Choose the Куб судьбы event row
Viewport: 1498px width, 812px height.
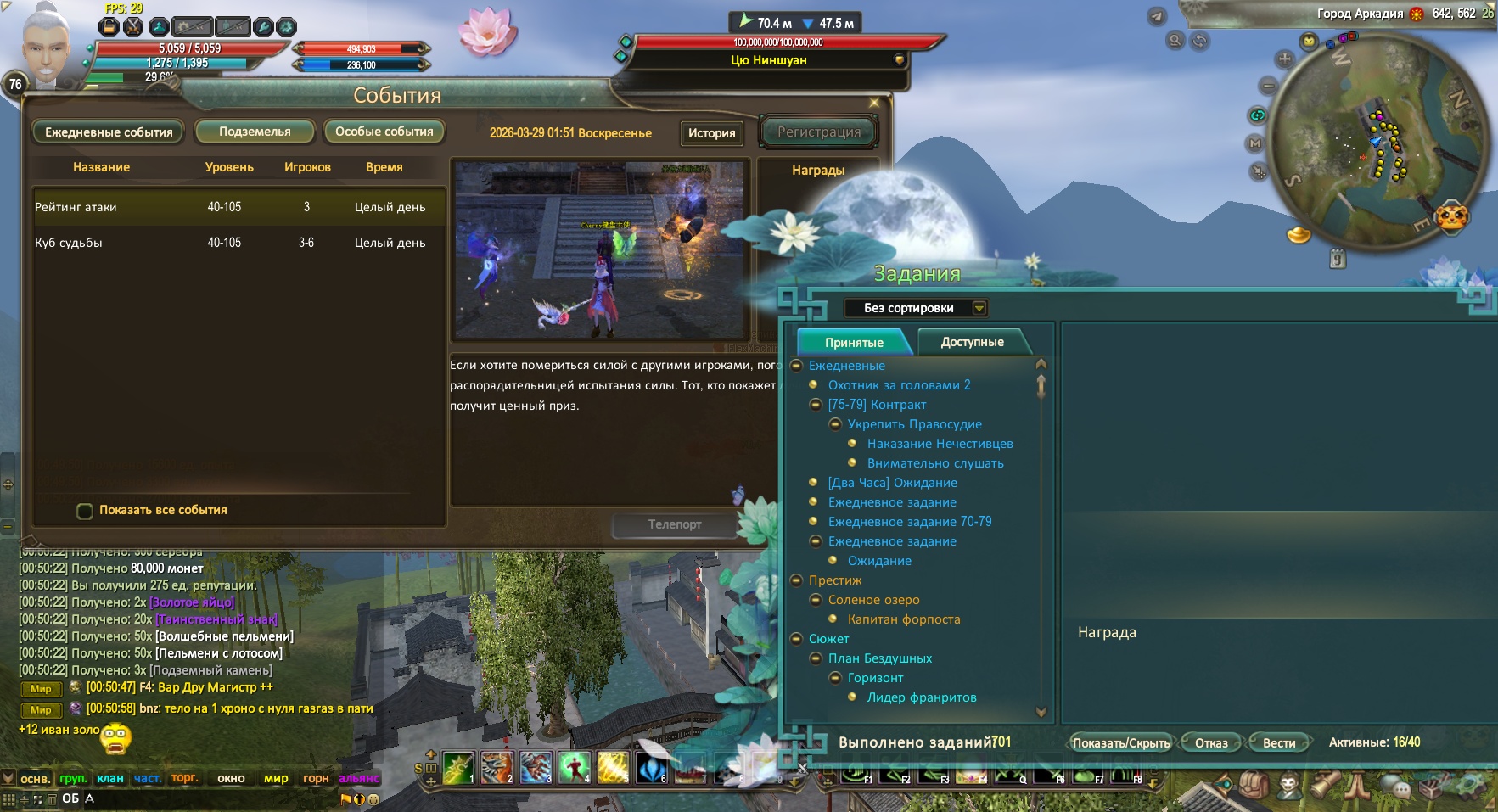click(238, 243)
